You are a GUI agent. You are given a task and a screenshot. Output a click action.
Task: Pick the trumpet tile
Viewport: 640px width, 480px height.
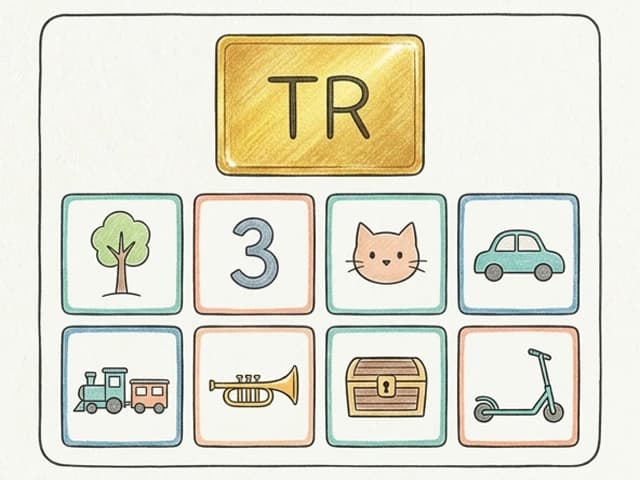click(x=254, y=386)
